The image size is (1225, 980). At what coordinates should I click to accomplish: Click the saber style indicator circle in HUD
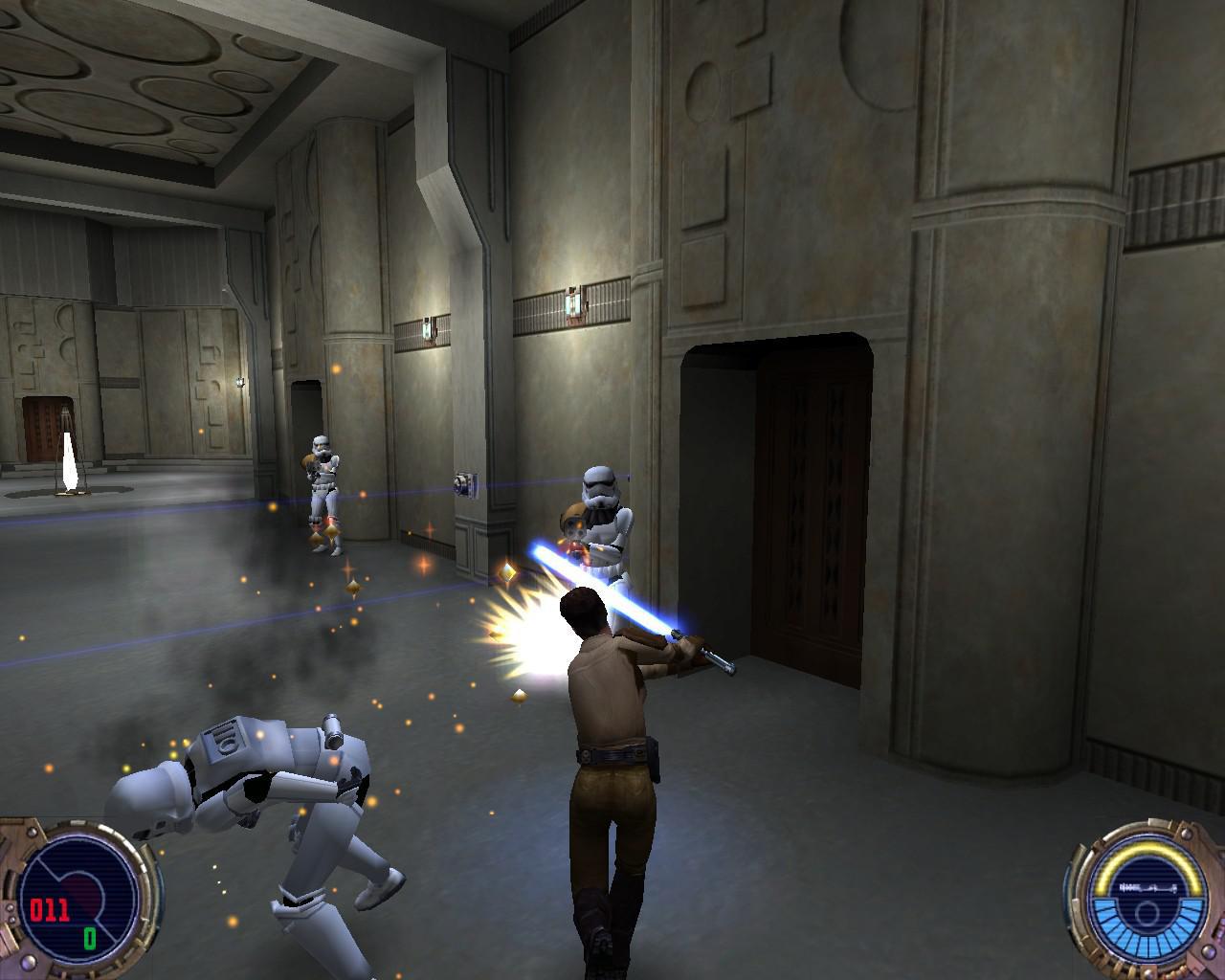coord(1147,914)
